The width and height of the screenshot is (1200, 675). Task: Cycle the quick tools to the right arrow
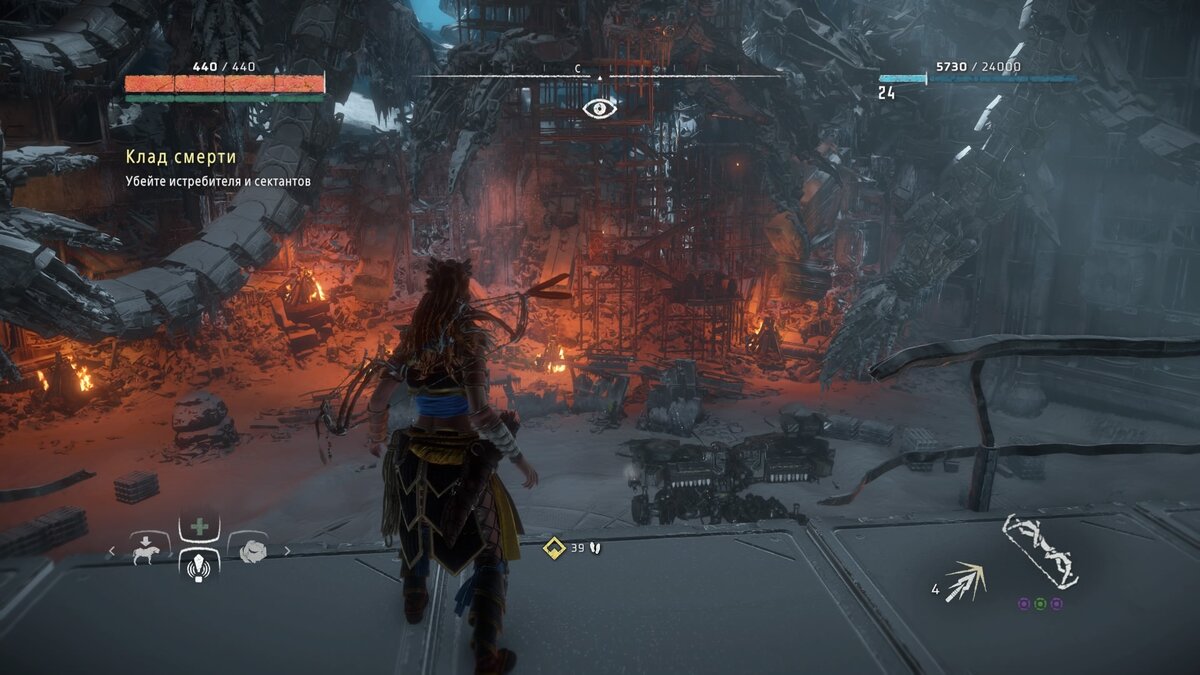287,550
